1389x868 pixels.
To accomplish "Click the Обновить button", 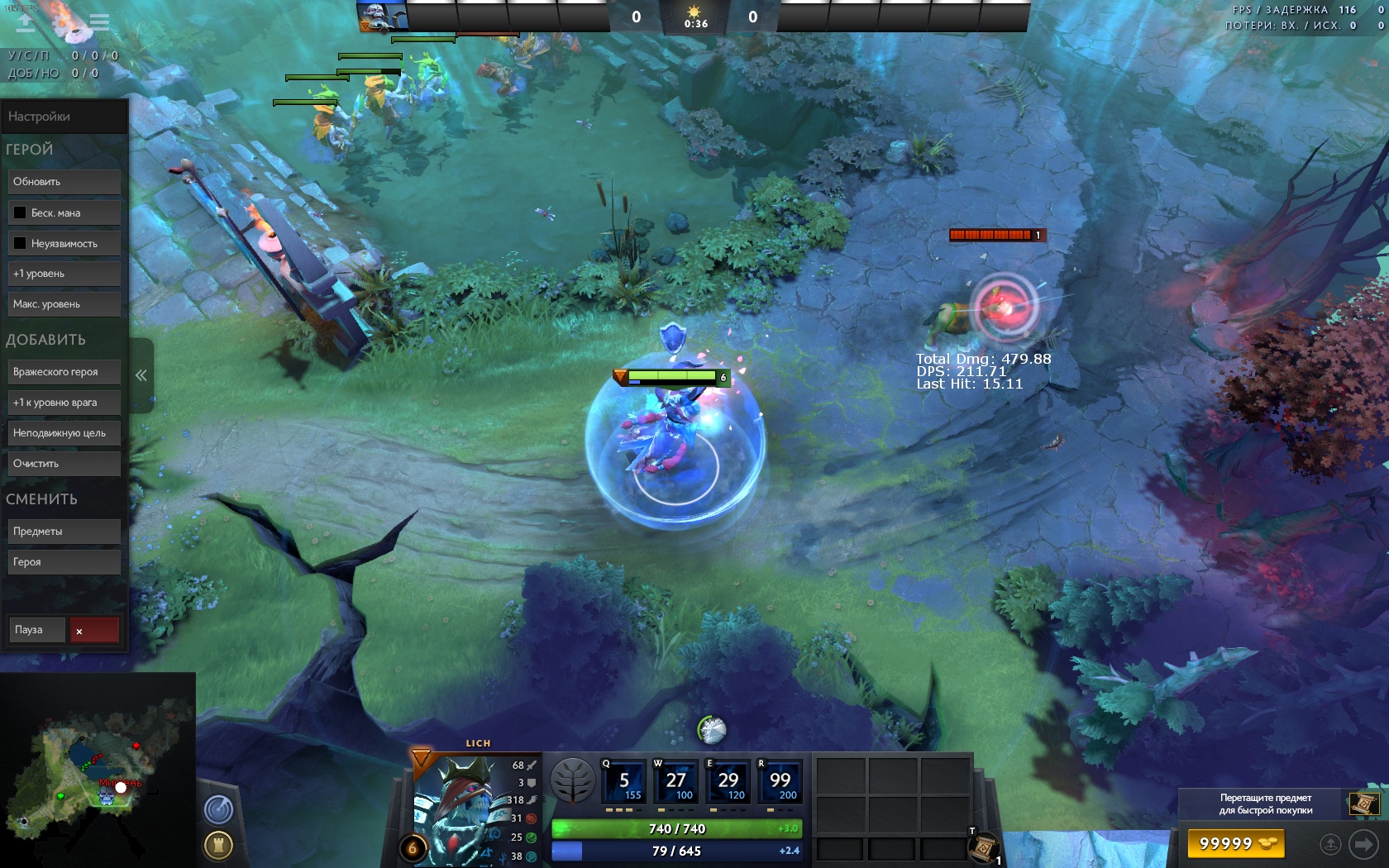I will pos(64,182).
